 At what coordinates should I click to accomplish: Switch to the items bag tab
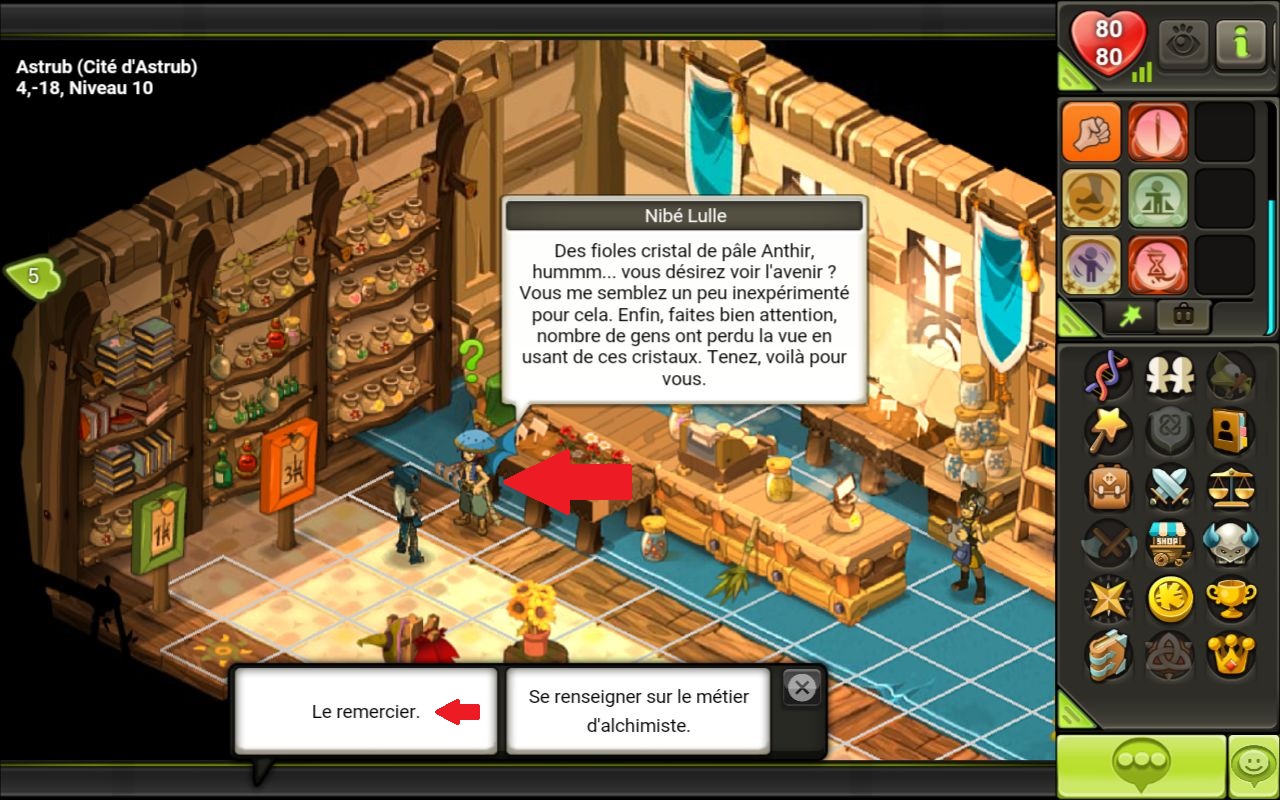tap(1182, 316)
